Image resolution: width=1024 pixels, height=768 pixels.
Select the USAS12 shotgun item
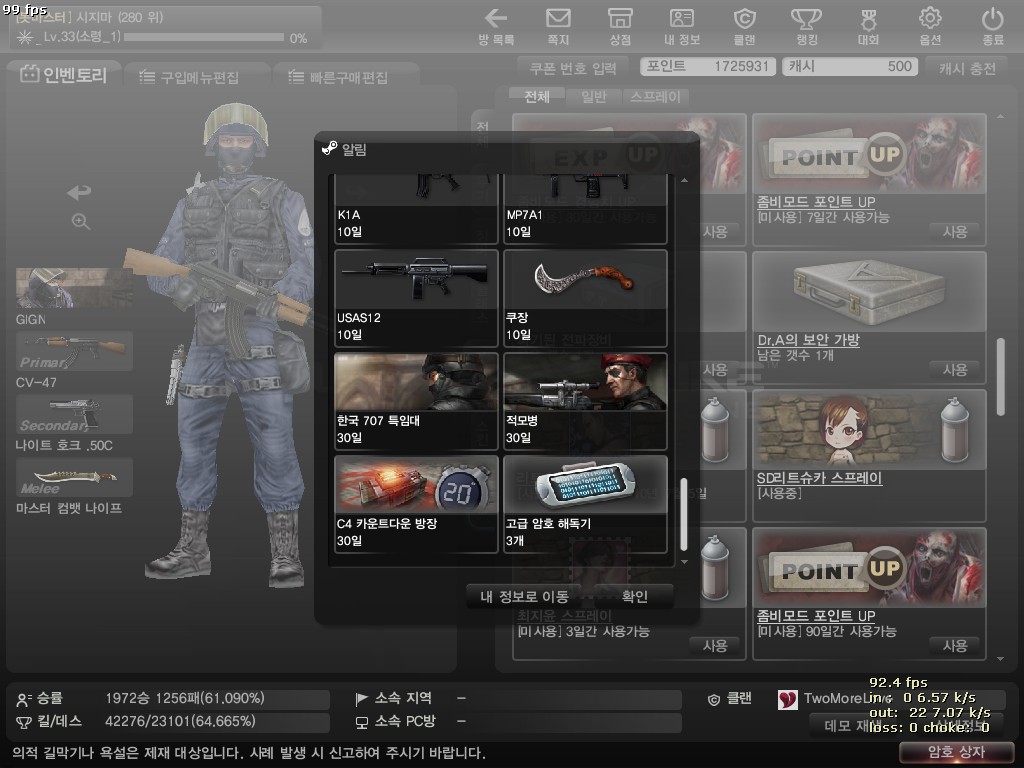[x=416, y=298]
